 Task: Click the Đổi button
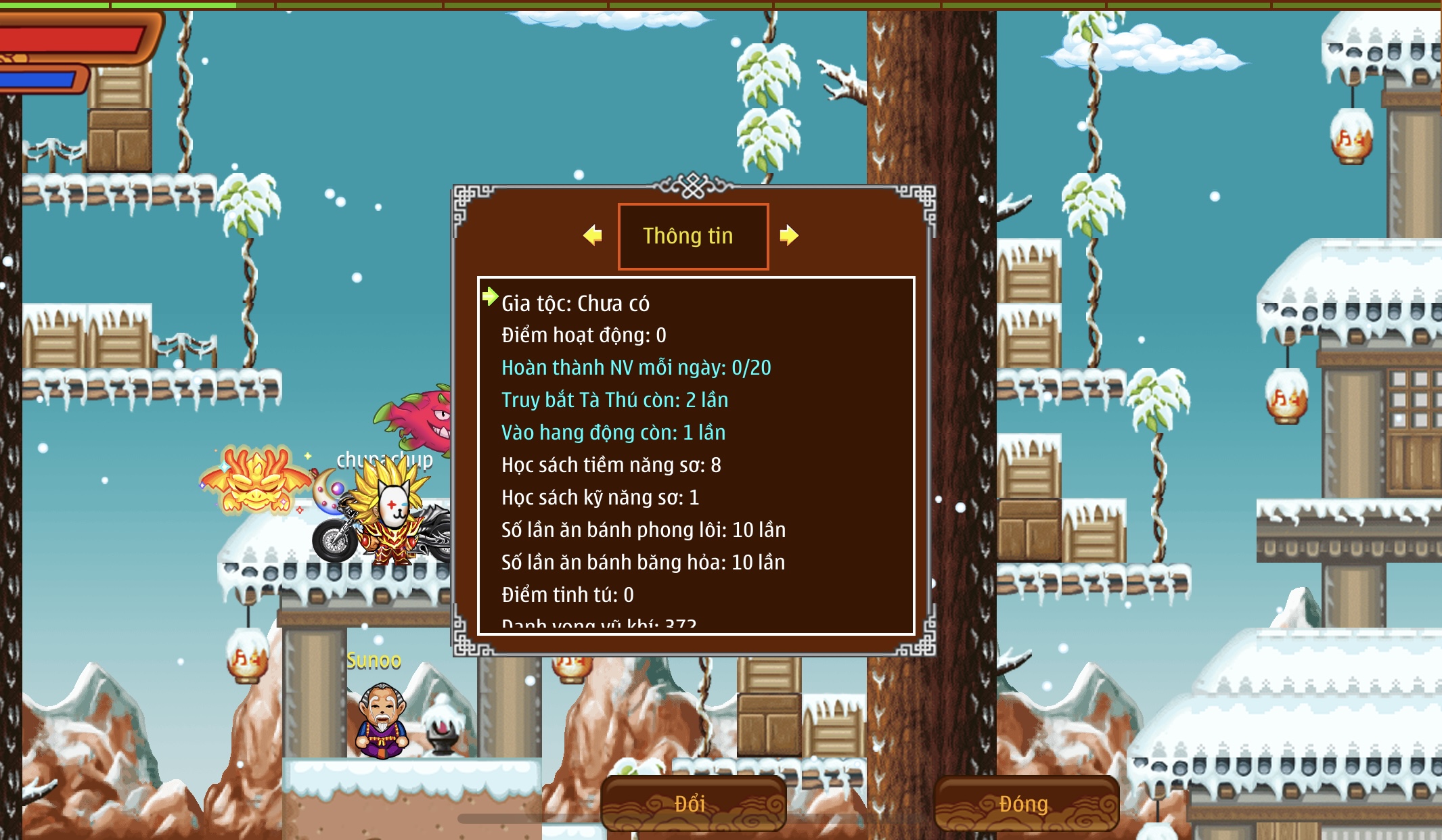pyautogui.click(x=692, y=803)
